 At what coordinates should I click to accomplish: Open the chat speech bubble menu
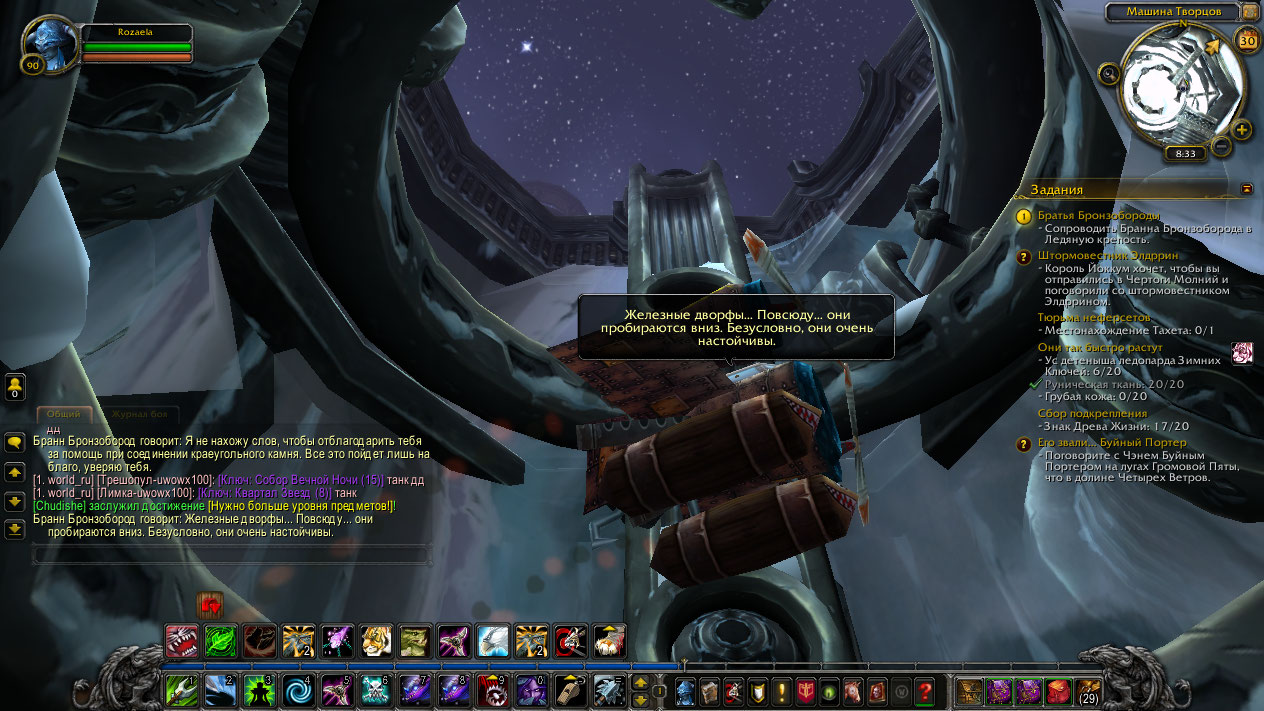(x=15, y=441)
